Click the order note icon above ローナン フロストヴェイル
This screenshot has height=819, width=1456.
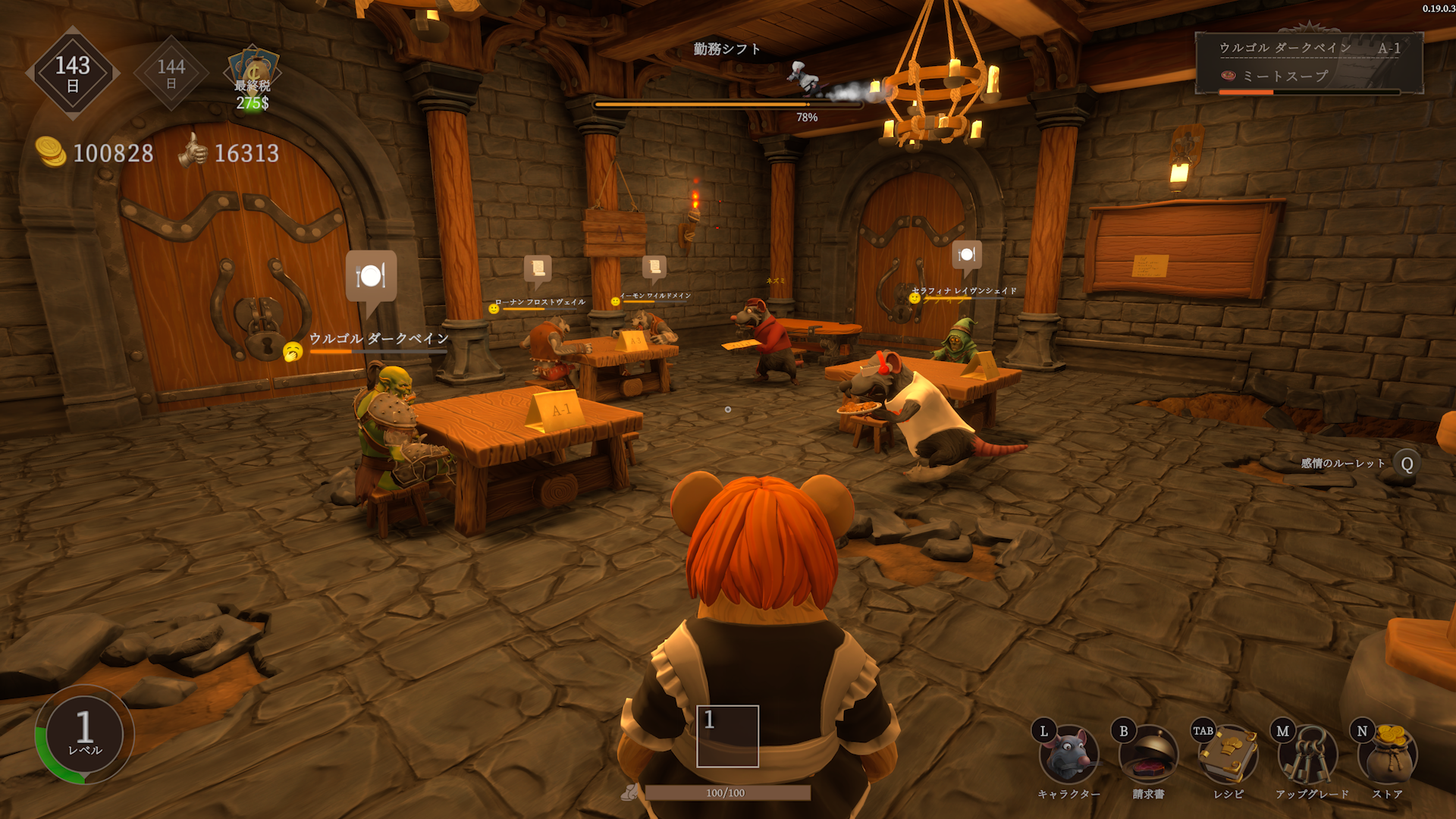(538, 266)
